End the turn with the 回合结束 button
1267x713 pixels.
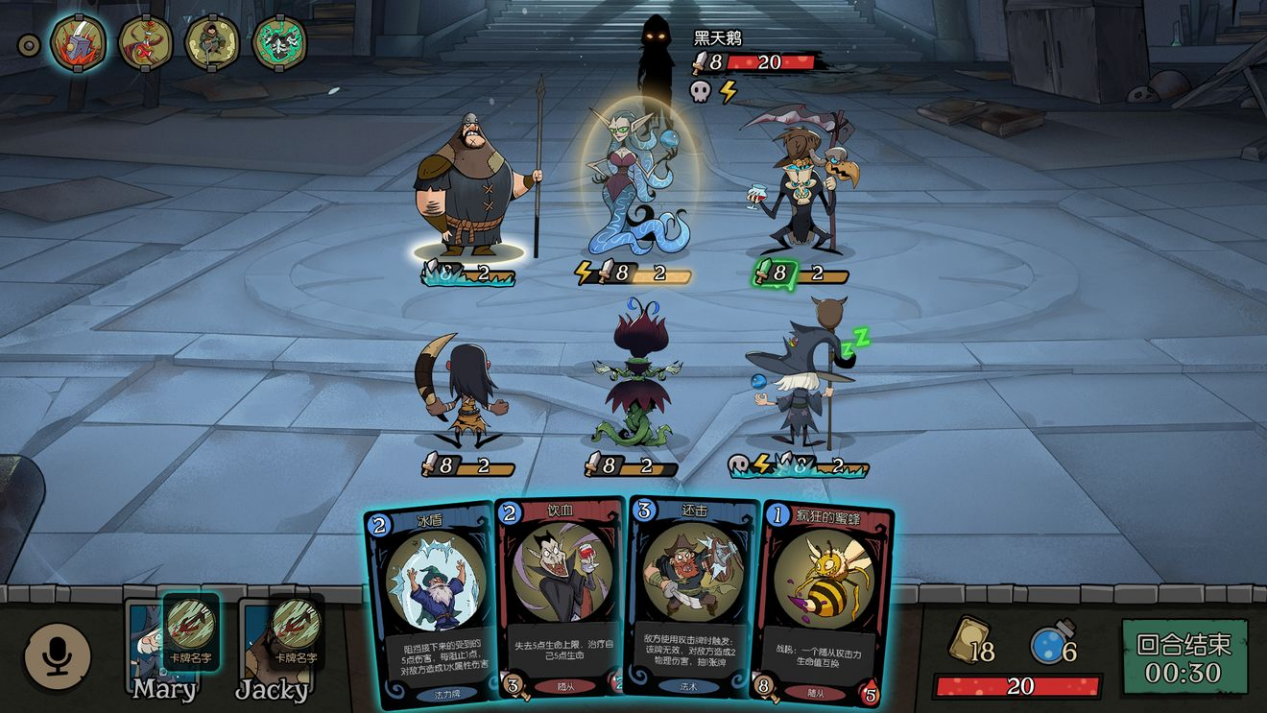pyautogui.click(x=1184, y=657)
